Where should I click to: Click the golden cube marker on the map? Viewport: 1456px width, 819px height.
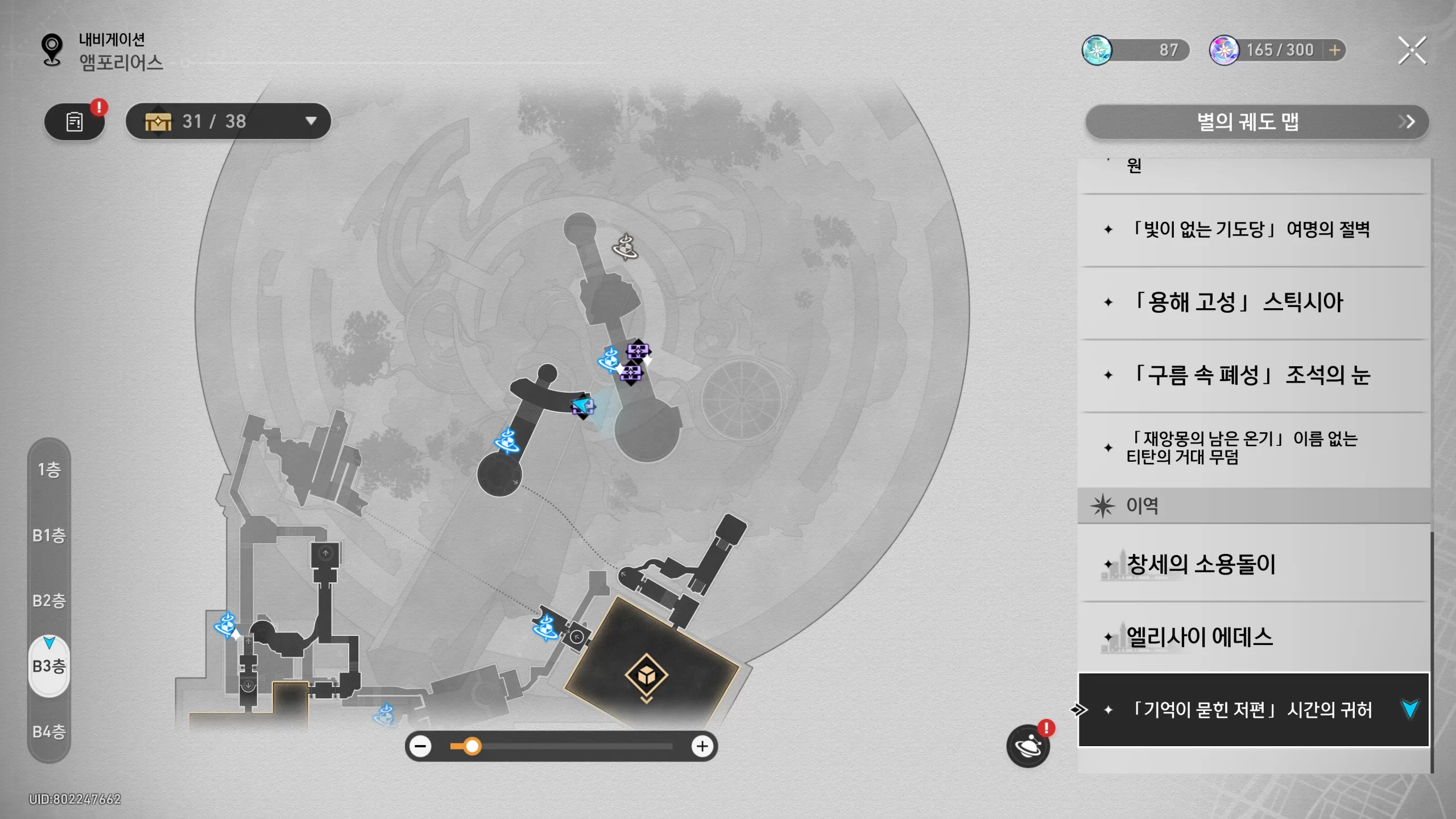[x=646, y=675]
